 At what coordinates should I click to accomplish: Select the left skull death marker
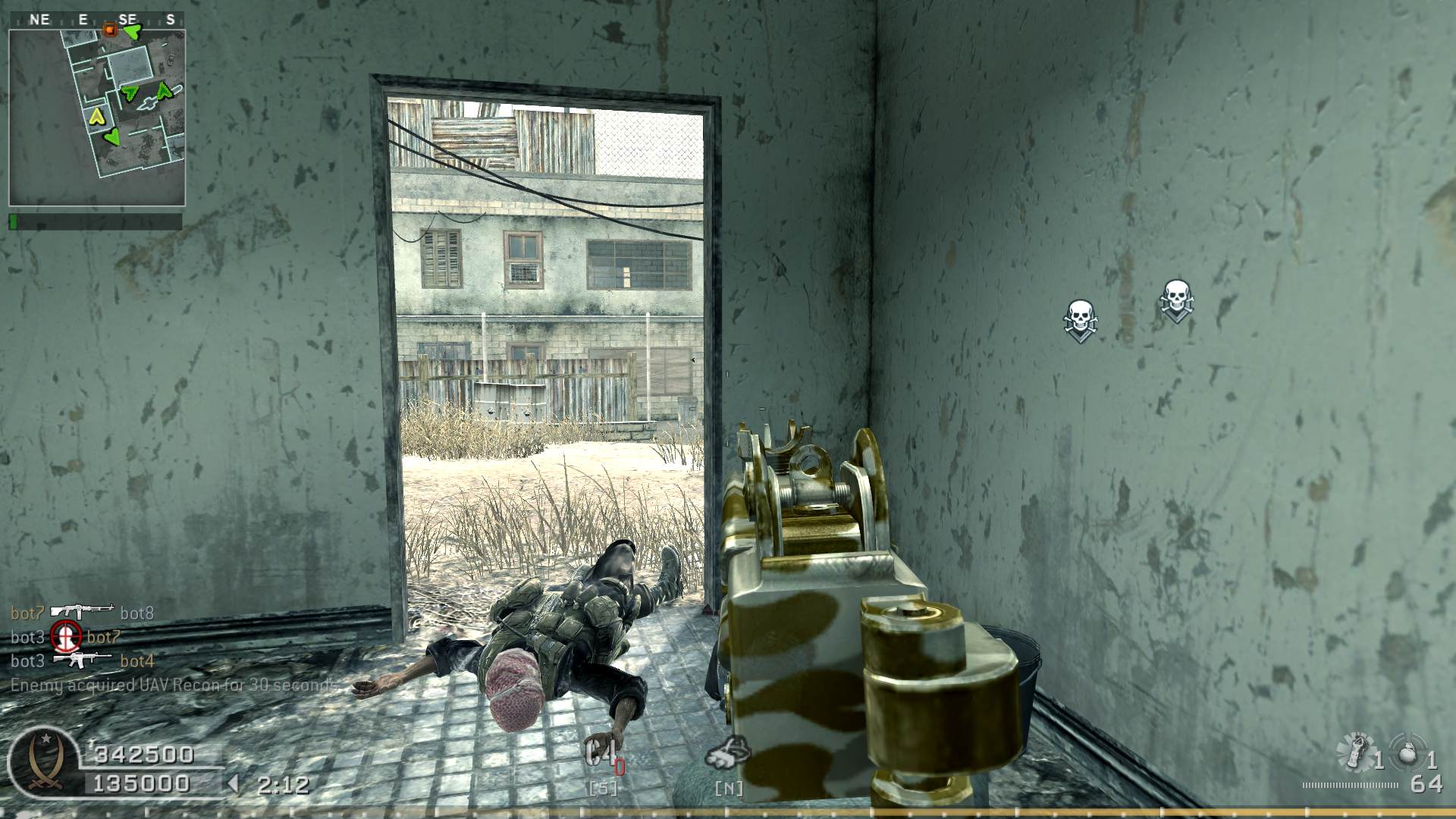[x=1081, y=319]
